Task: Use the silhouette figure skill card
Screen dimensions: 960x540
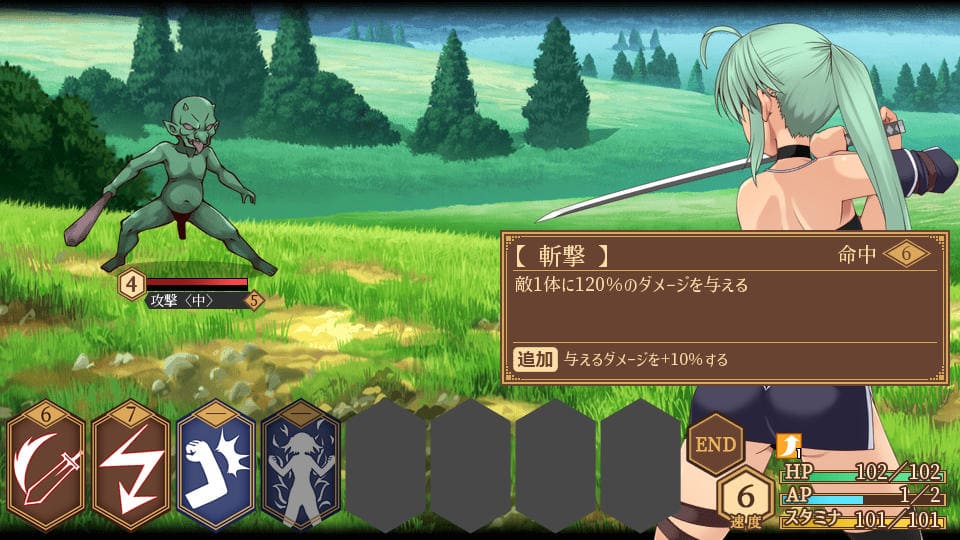Action: (300, 472)
